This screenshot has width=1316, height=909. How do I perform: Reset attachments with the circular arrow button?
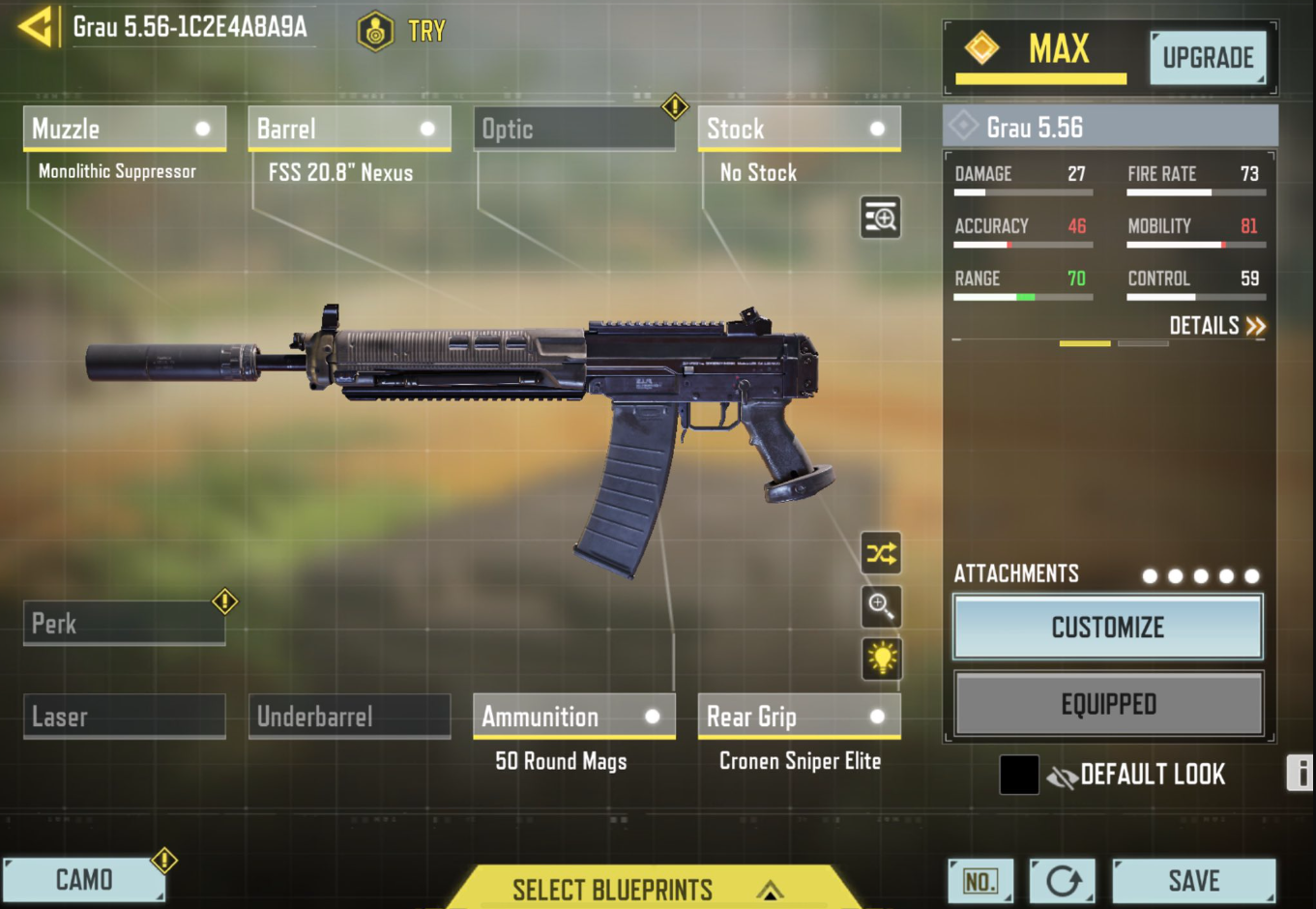coord(1063,881)
